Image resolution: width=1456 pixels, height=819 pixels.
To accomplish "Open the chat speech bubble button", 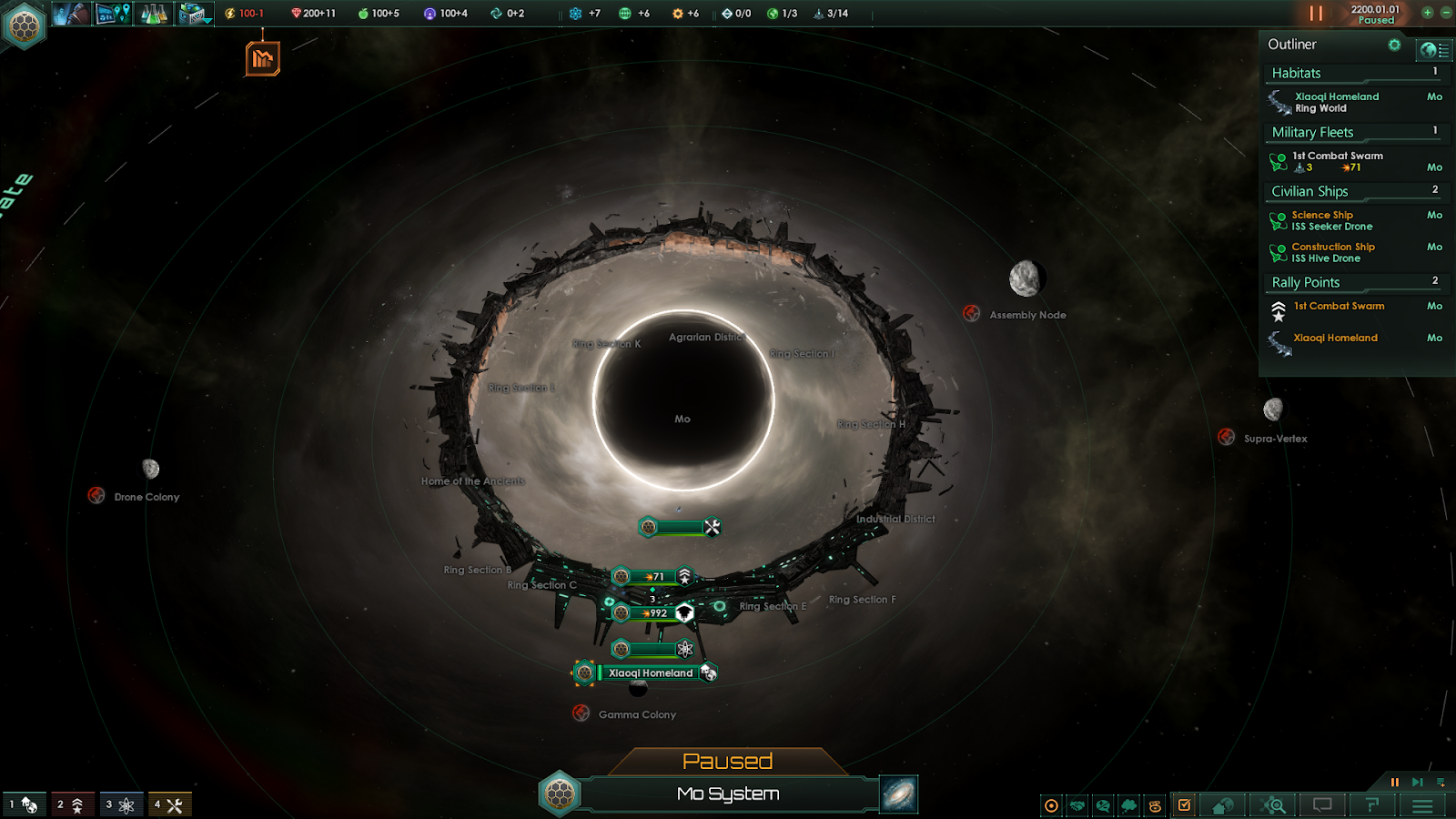I will [1322, 805].
